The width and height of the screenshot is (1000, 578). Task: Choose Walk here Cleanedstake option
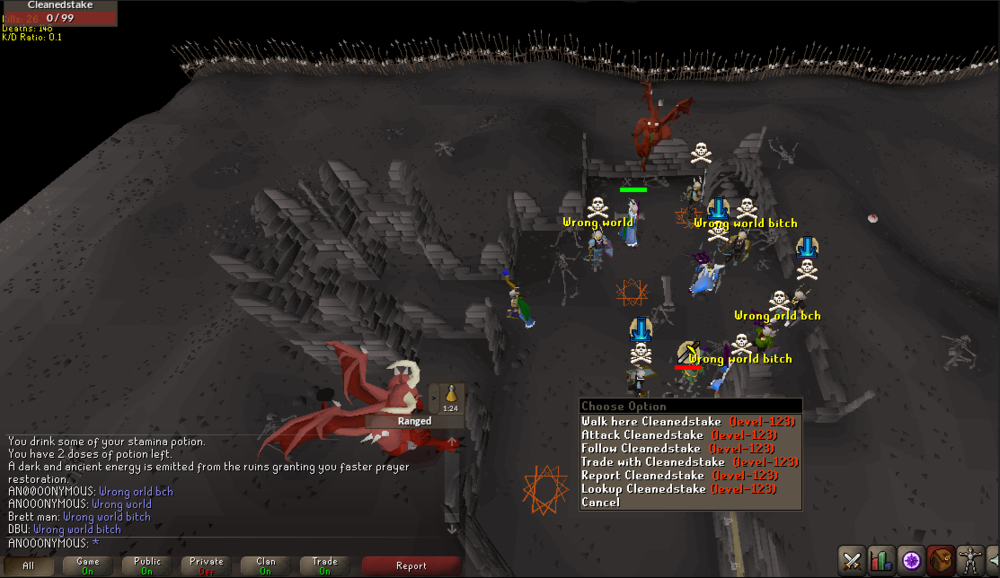[x=688, y=422]
